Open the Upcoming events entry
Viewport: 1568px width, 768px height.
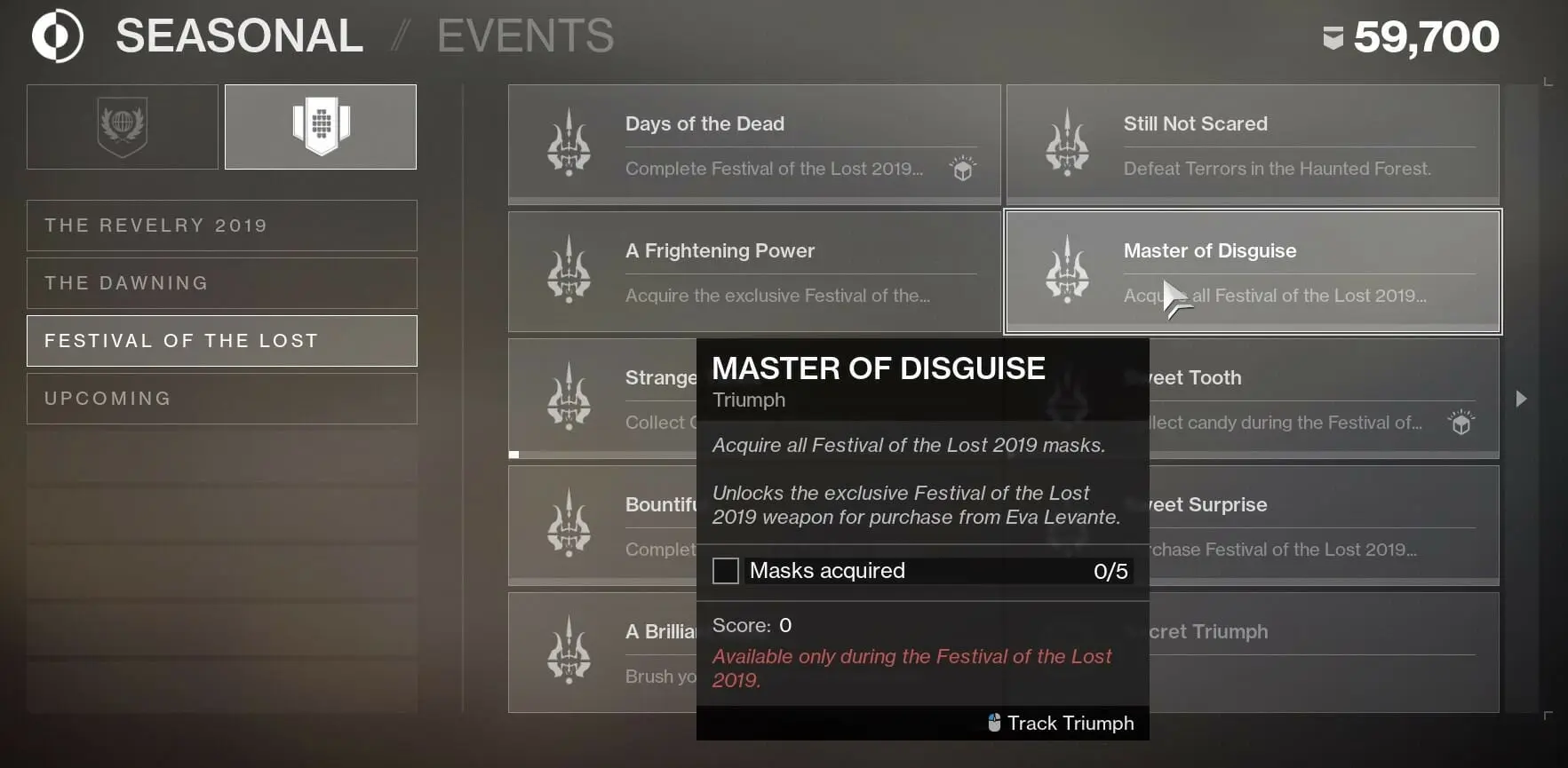point(221,399)
